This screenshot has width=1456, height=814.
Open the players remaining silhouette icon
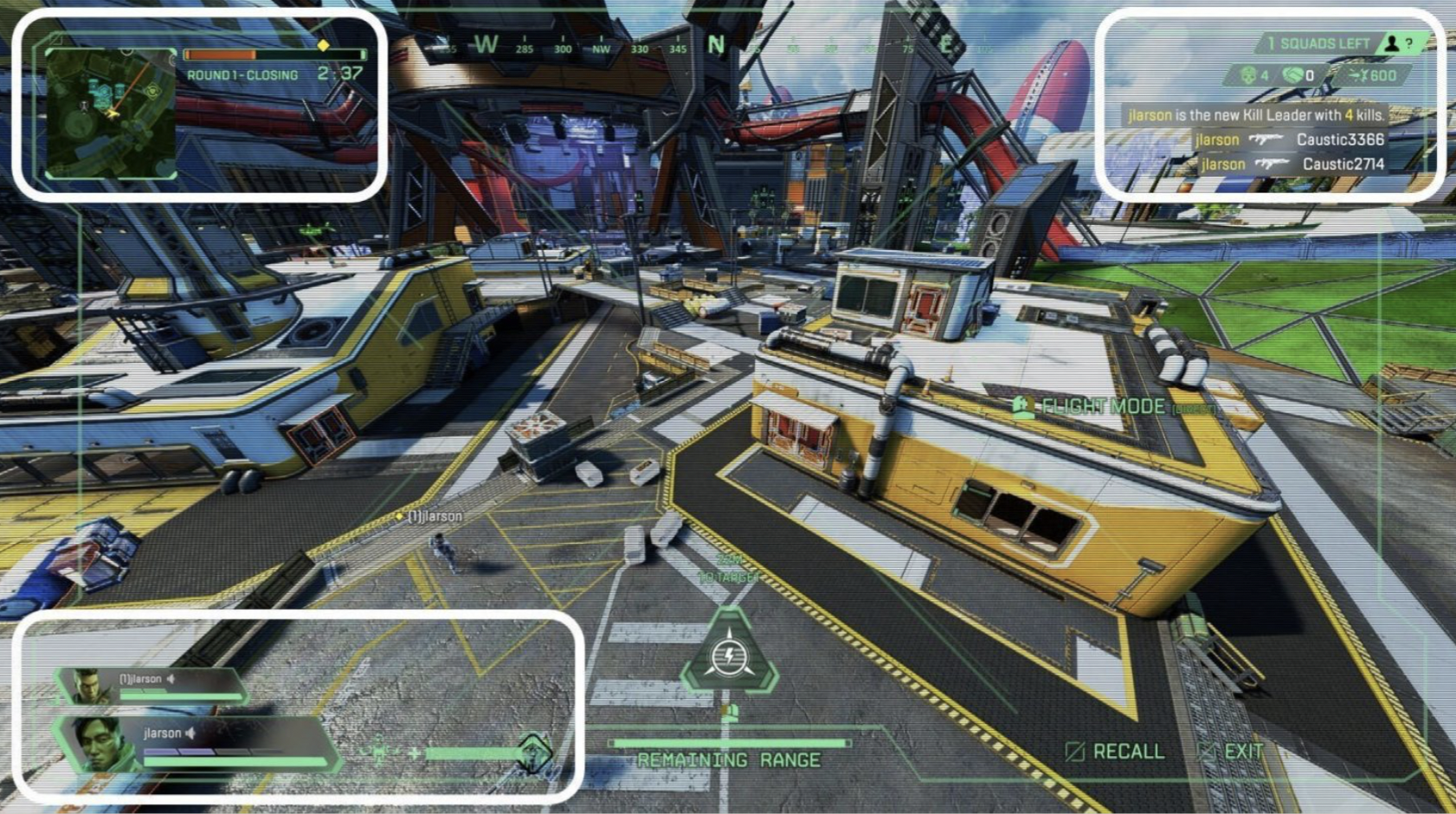tap(1392, 43)
